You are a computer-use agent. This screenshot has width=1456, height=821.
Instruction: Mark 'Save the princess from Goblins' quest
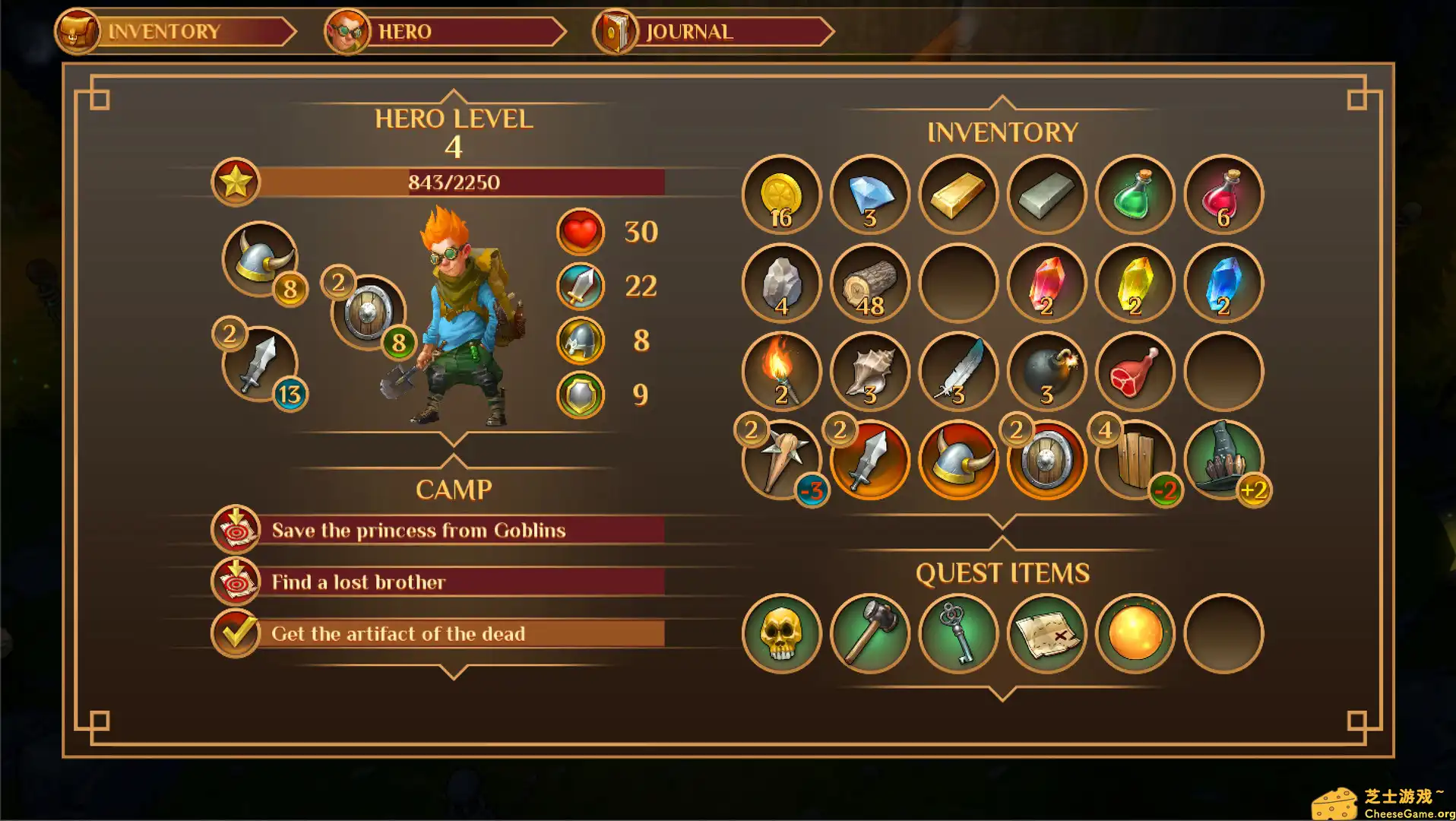pyautogui.click(x=236, y=530)
